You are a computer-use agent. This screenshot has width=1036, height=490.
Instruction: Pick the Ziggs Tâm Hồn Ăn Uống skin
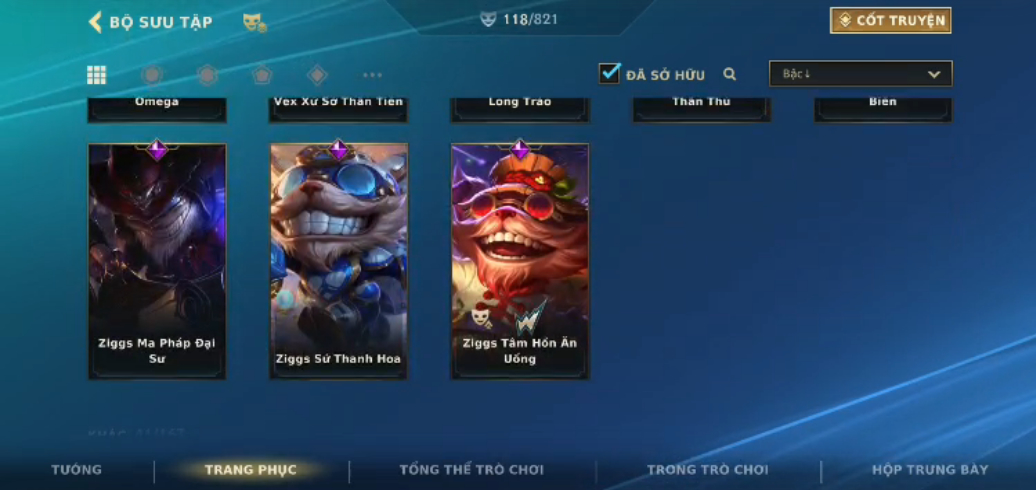coord(520,260)
